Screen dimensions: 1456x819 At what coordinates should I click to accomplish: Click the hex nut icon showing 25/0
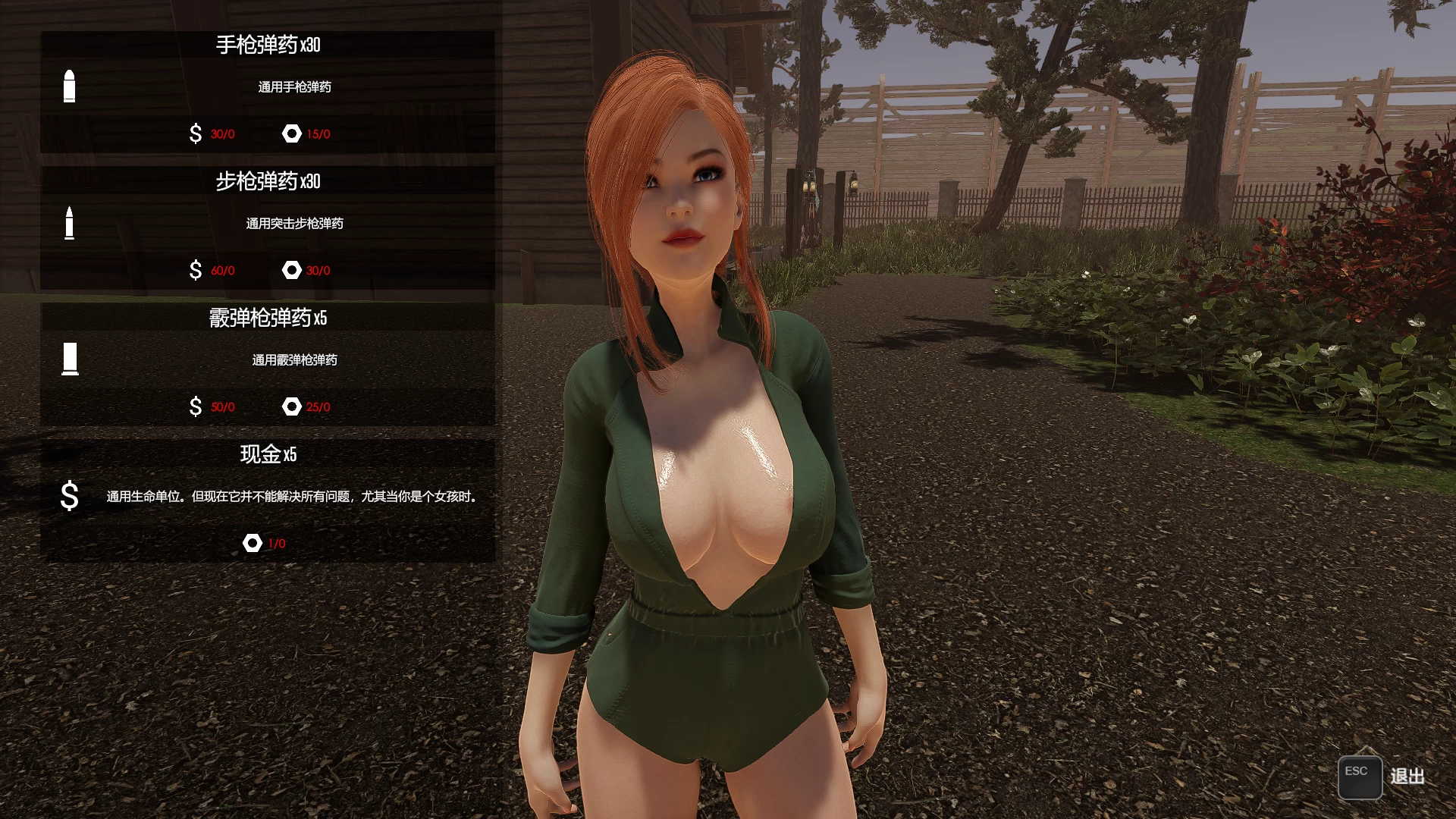[x=292, y=406]
